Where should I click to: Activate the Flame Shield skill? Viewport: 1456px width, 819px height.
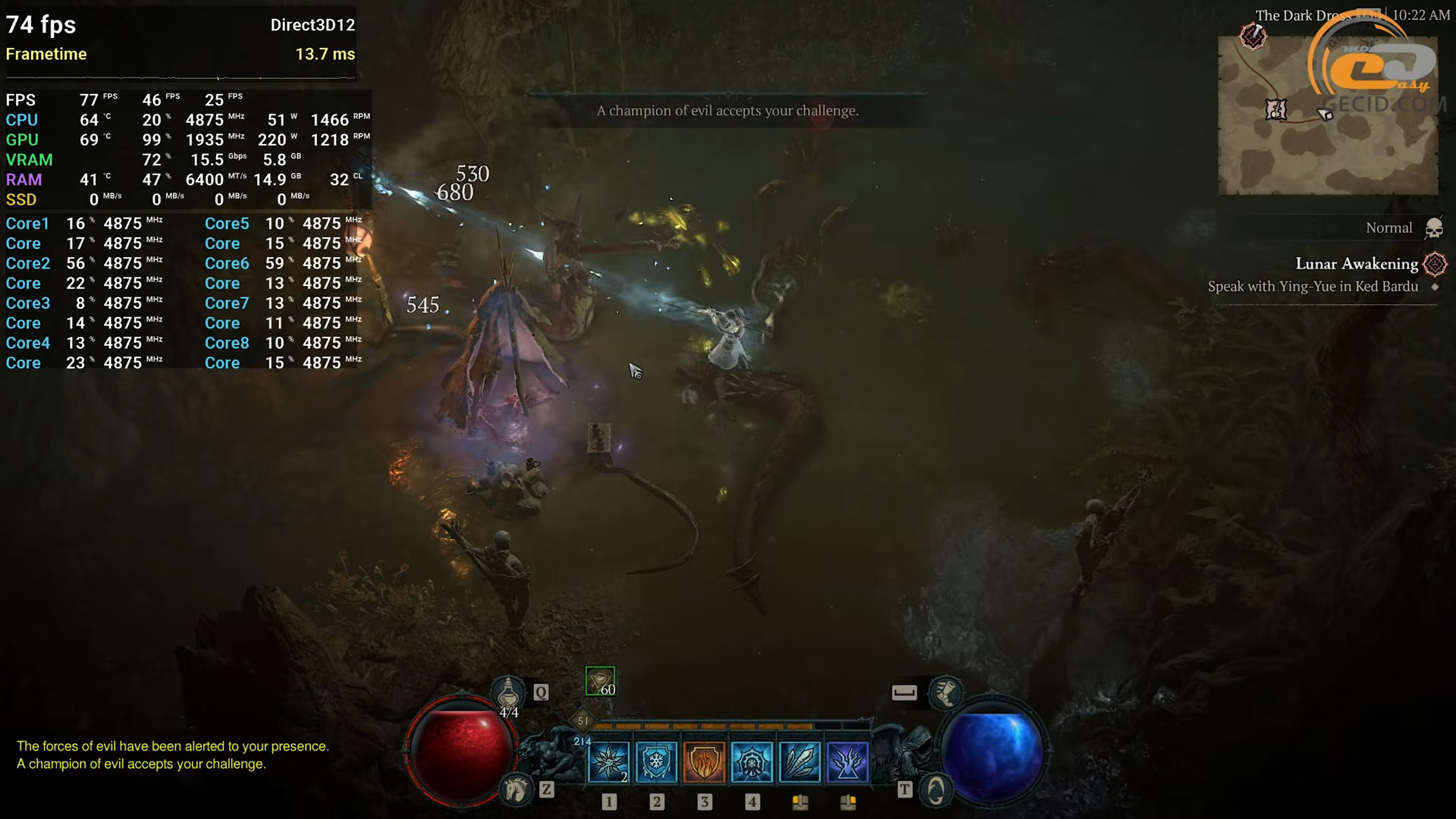tap(704, 761)
